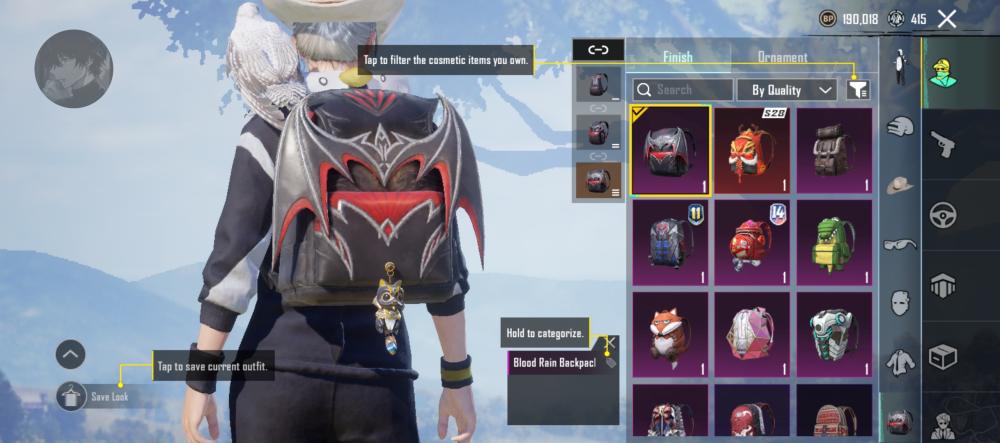Open the face mask category
This screenshot has height=443, width=1000.
click(x=901, y=301)
